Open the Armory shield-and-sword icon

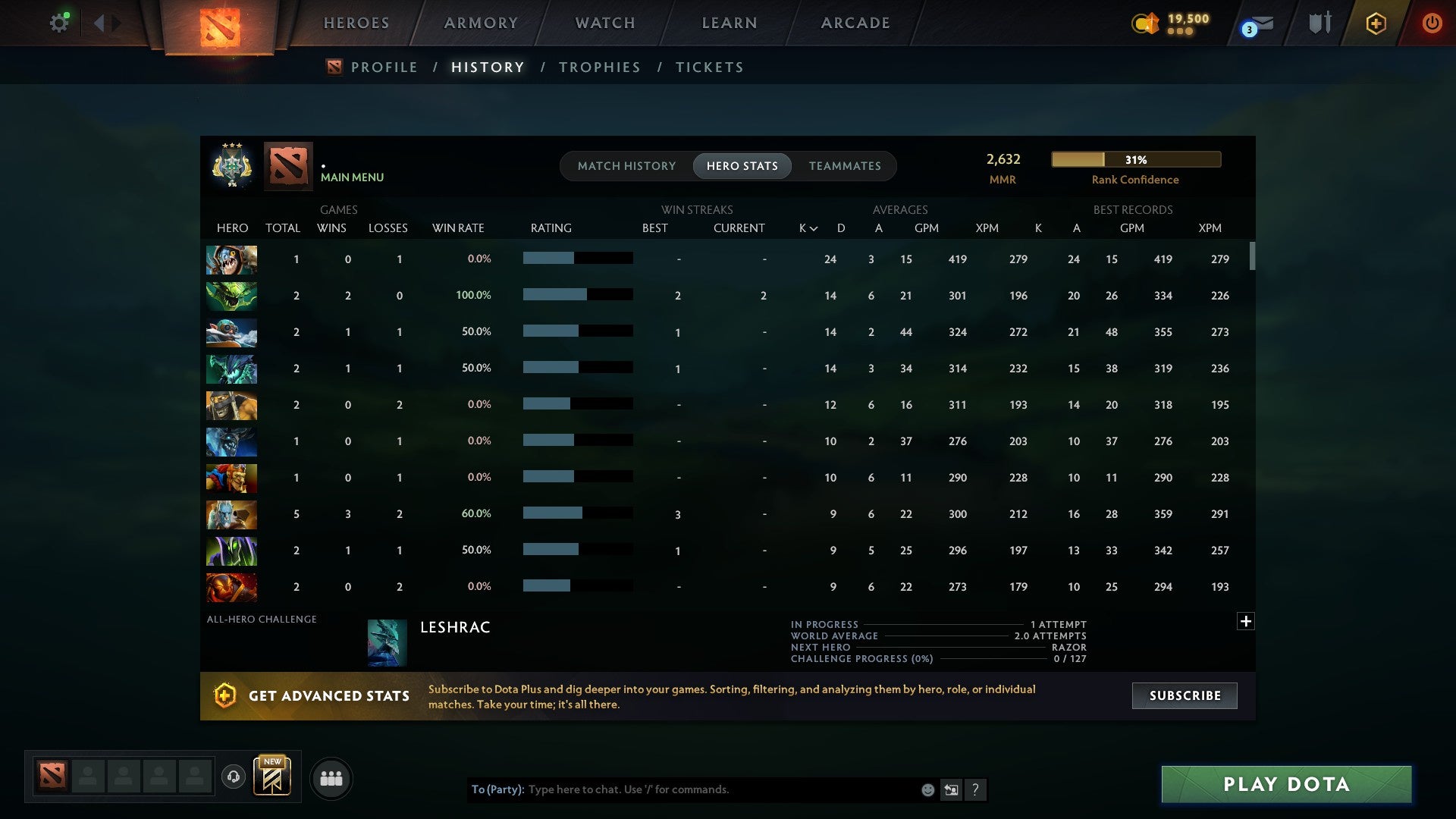tap(1319, 22)
